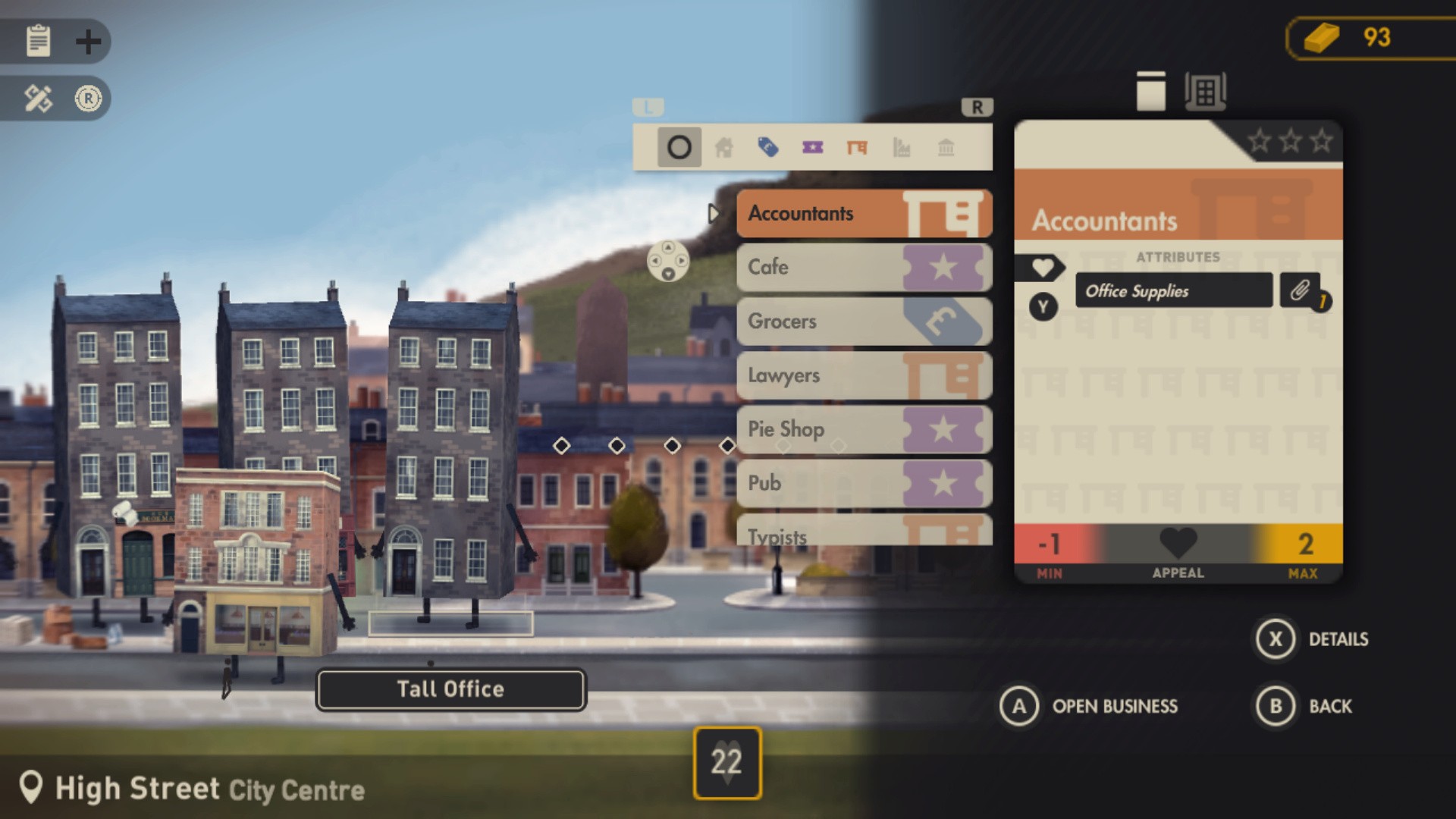Viewport: 1456px width, 819px height.
Task: Select the 'show all' filter circle icon
Action: (x=679, y=147)
